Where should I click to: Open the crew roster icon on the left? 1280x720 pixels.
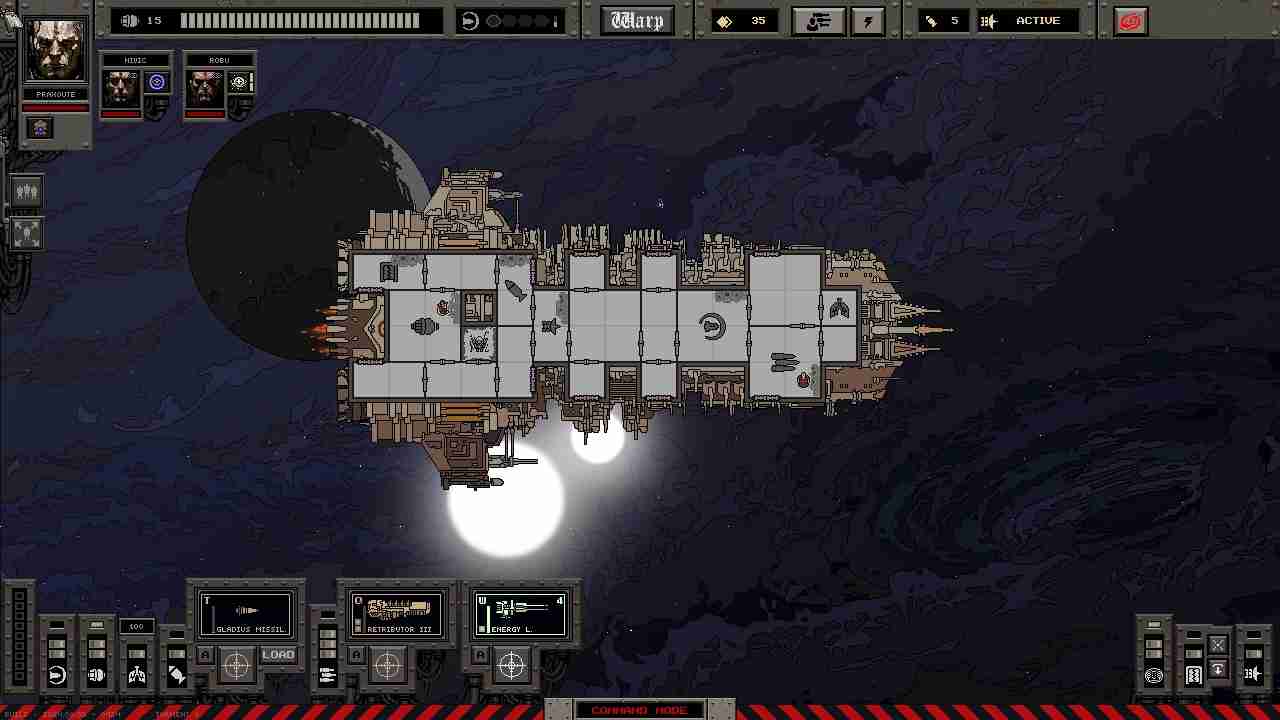(27, 191)
